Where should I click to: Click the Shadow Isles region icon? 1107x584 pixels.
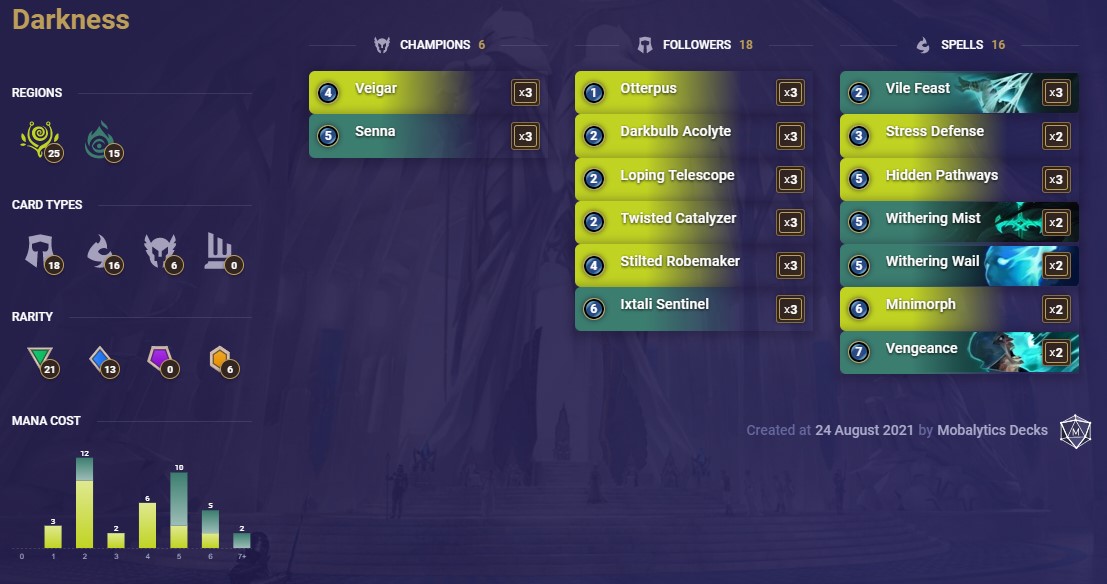(x=100, y=139)
